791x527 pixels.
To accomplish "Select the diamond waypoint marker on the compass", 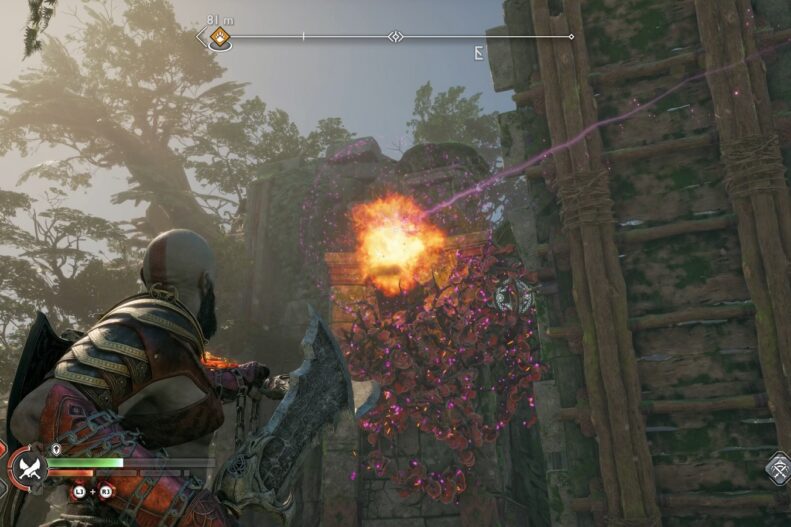I will click(x=395, y=37).
